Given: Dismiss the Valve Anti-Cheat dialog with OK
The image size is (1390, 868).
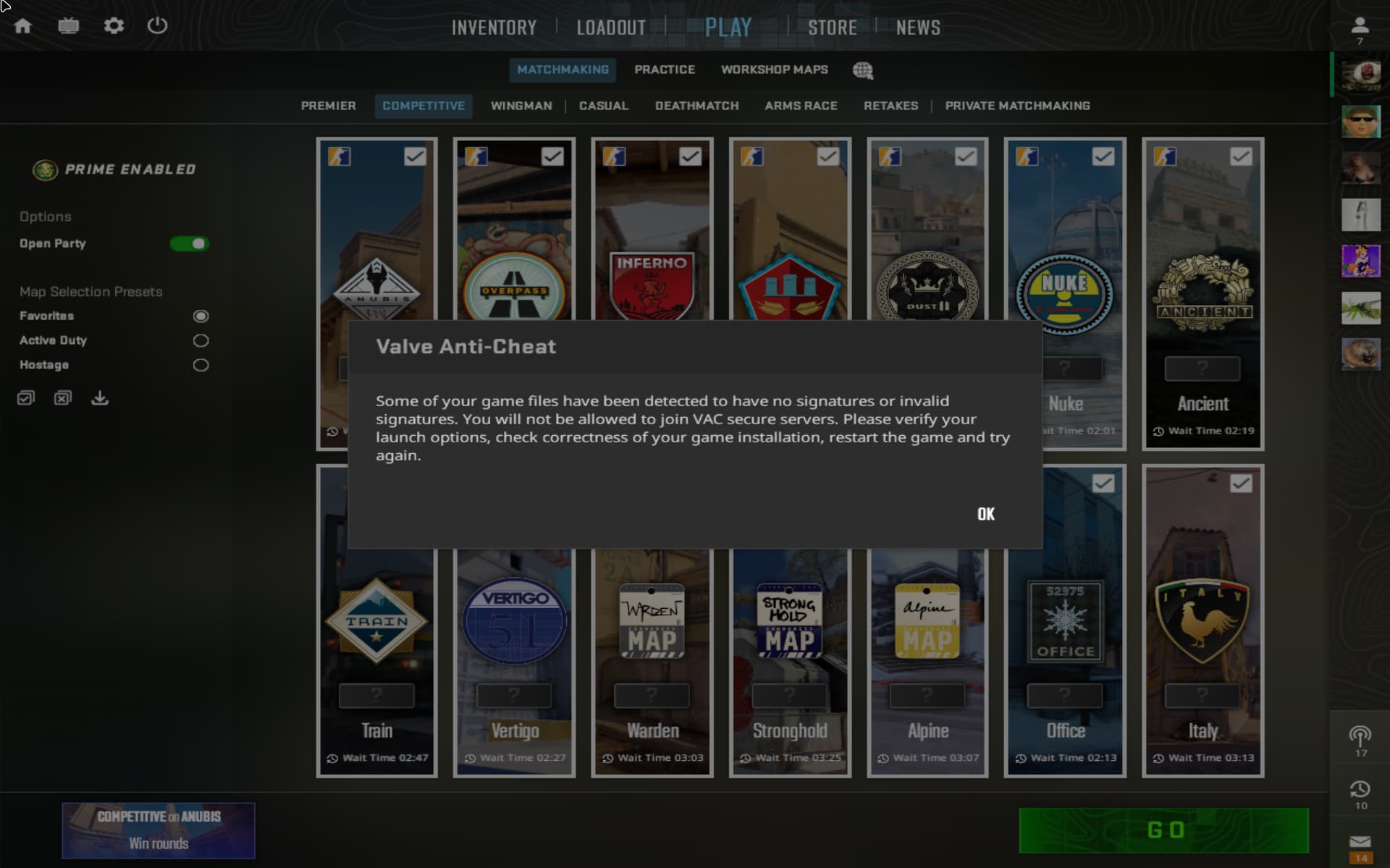Looking at the screenshot, I should click(x=985, y=514).
